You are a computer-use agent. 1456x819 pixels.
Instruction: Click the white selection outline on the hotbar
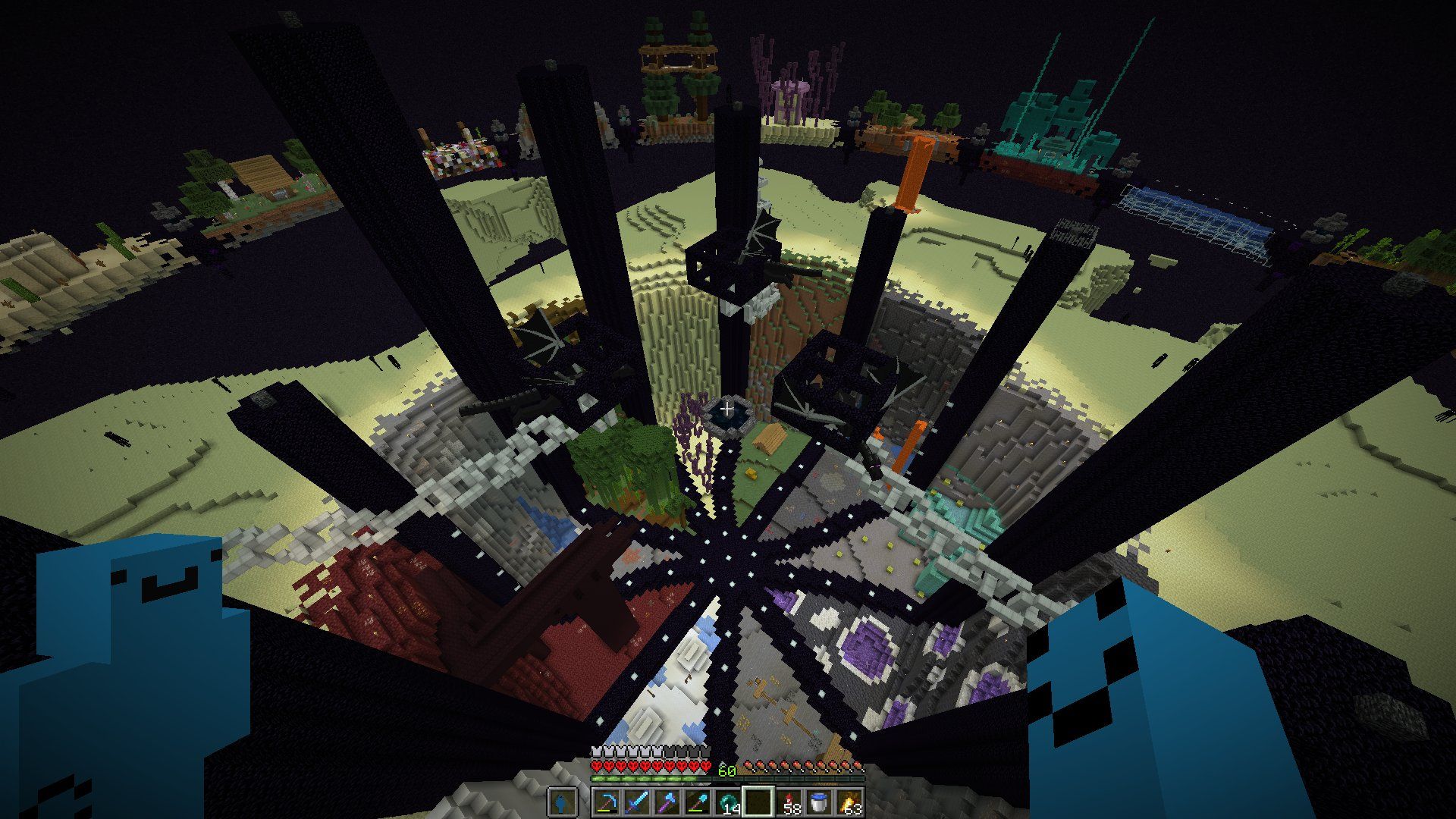758,787
